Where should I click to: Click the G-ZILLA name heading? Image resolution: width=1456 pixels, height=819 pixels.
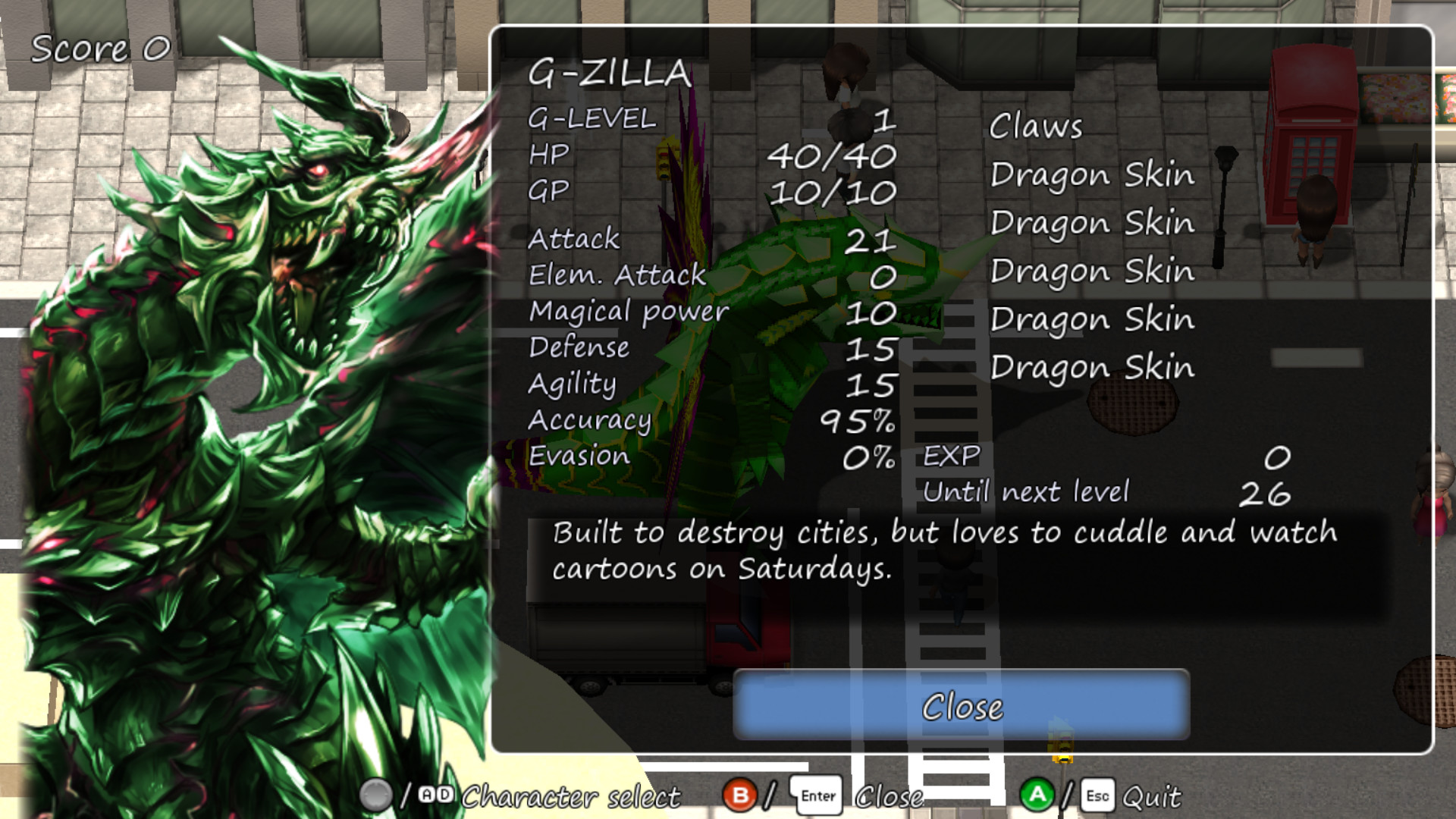pos(611,74)
